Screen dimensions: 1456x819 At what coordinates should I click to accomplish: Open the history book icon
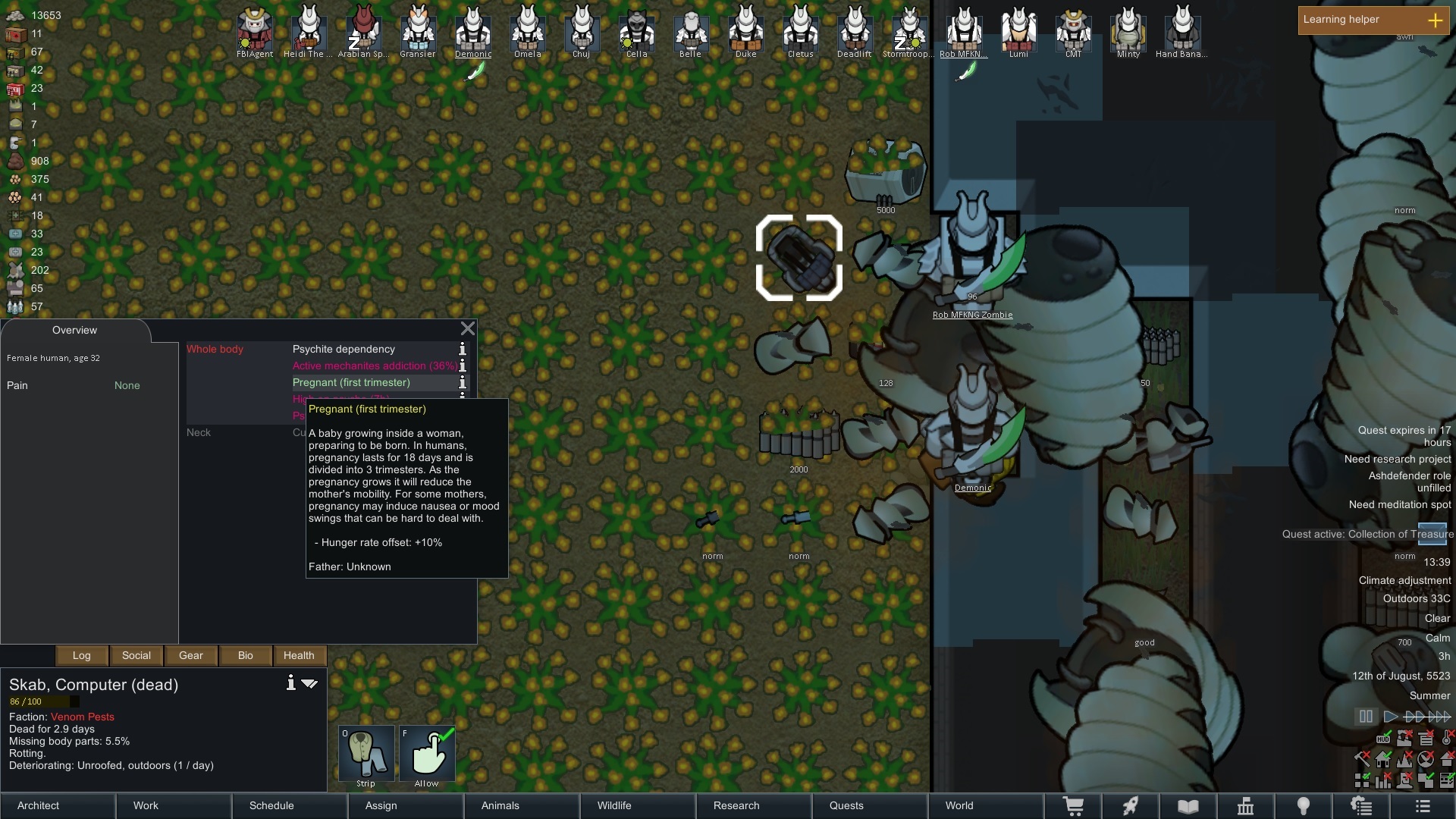tap(1188, 806)
